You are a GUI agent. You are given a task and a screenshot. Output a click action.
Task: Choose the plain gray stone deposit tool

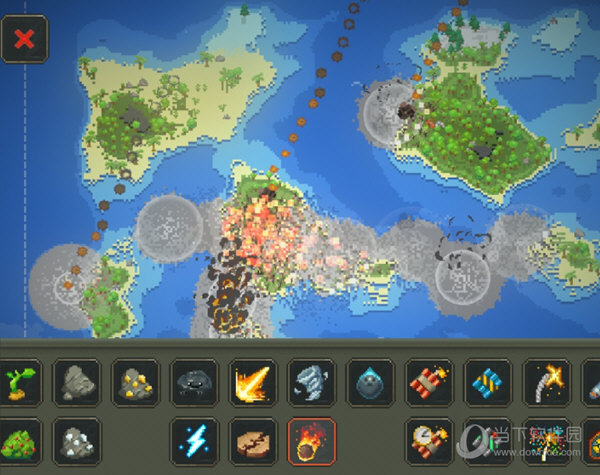point(77,382)
